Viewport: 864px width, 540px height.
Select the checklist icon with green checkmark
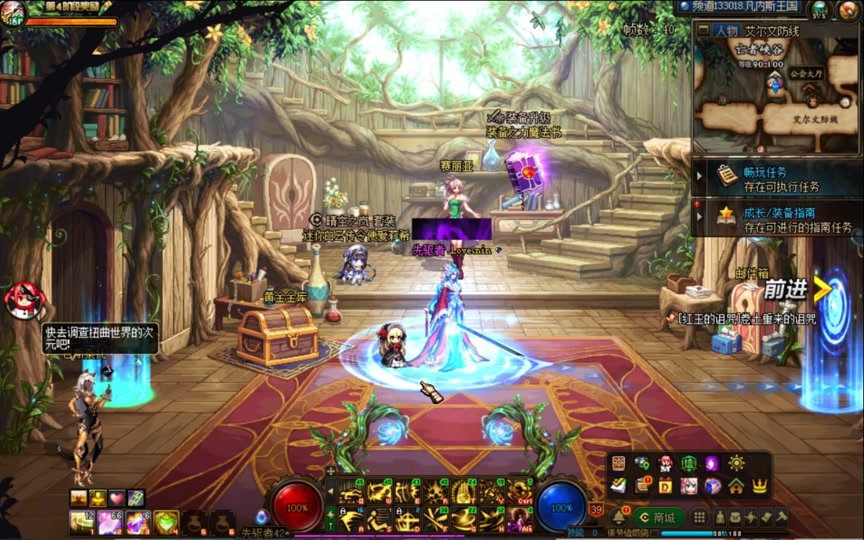click(x=618, y=485)
